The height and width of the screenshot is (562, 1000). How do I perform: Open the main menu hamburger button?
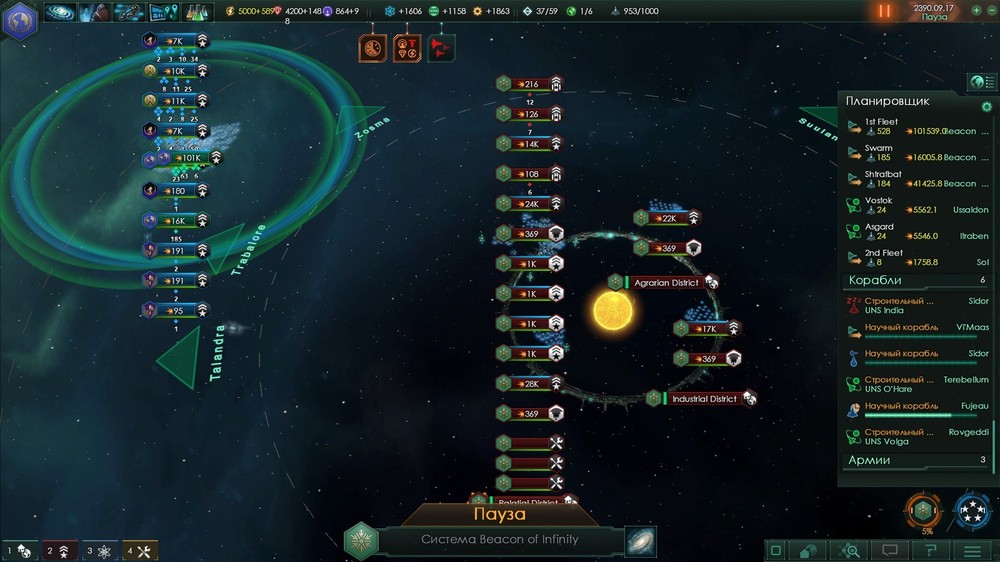point(972,550)
